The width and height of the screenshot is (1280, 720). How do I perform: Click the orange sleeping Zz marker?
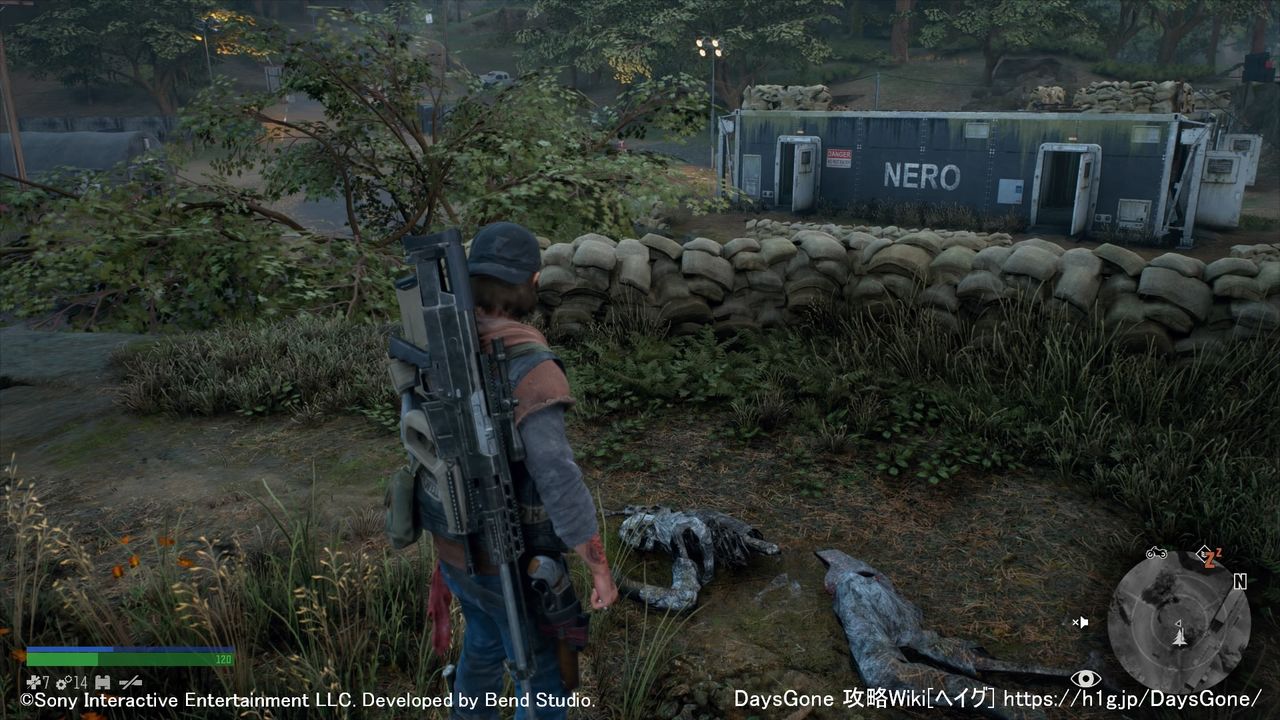1210,556
